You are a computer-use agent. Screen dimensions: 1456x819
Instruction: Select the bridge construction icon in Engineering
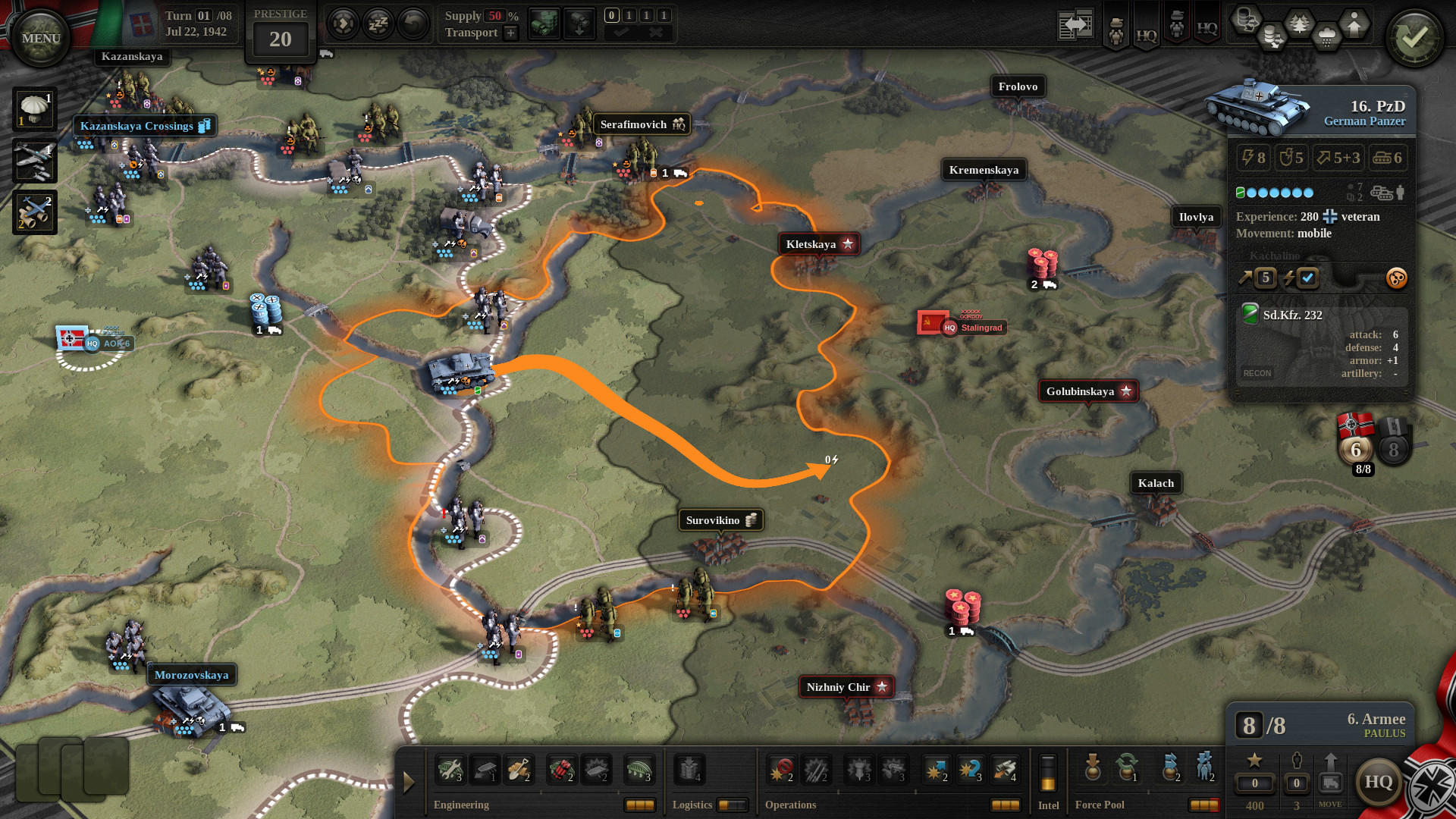(639, 769)
